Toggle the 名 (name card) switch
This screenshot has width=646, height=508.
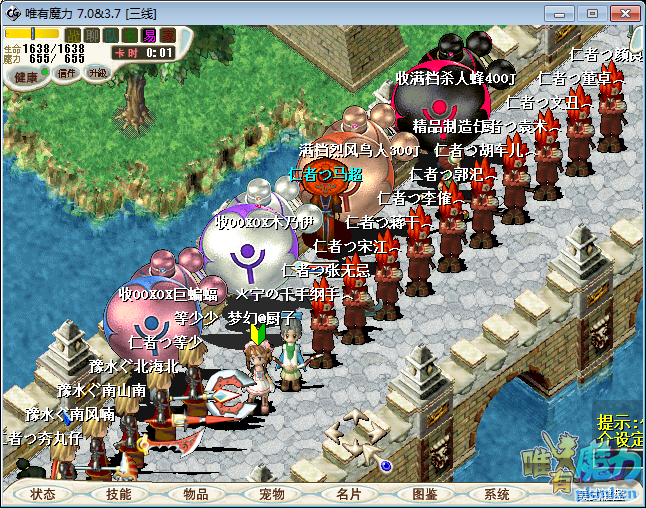point(129,35)
